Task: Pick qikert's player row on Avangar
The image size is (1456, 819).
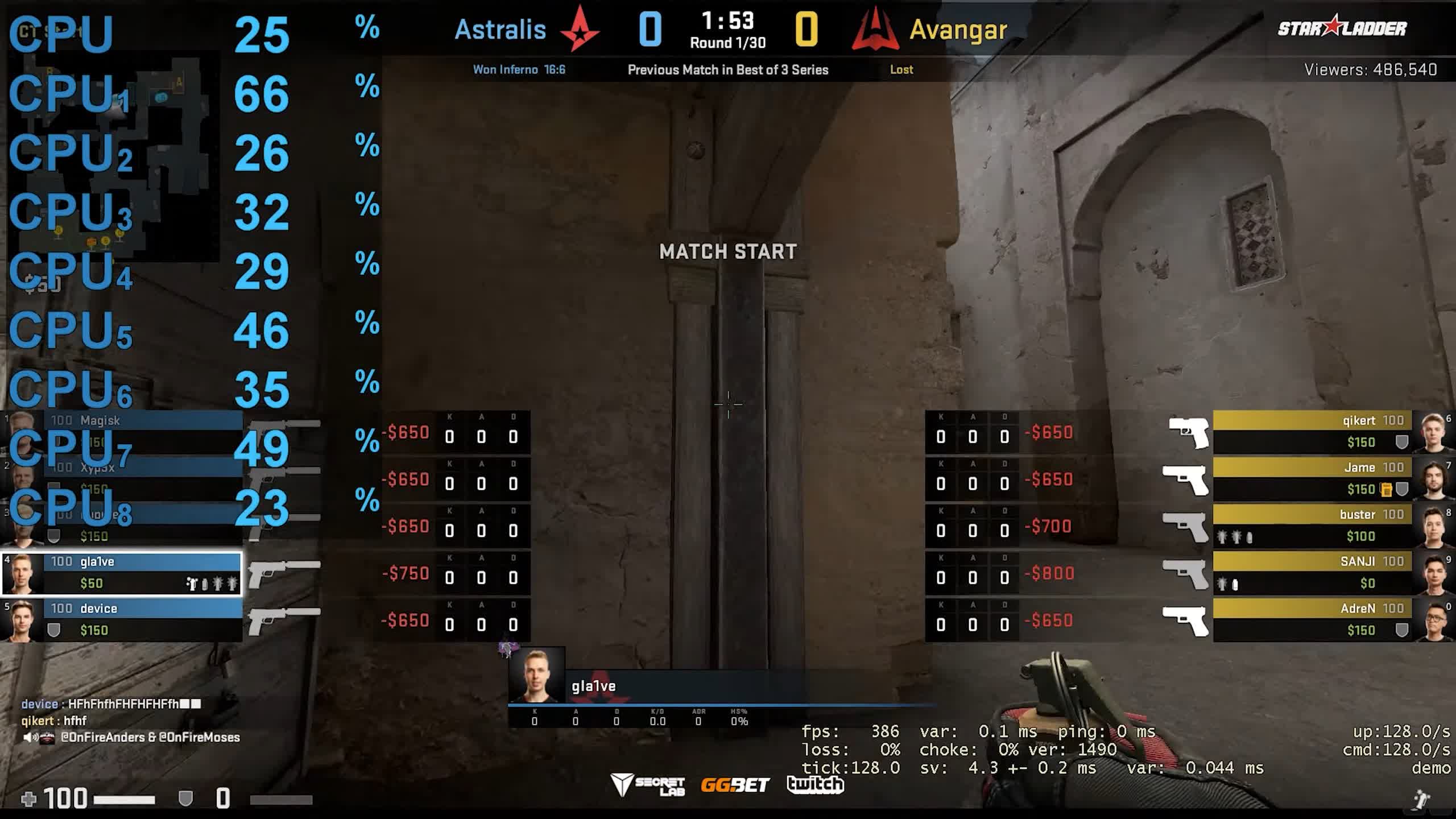Action: [x=1314, y=432]
